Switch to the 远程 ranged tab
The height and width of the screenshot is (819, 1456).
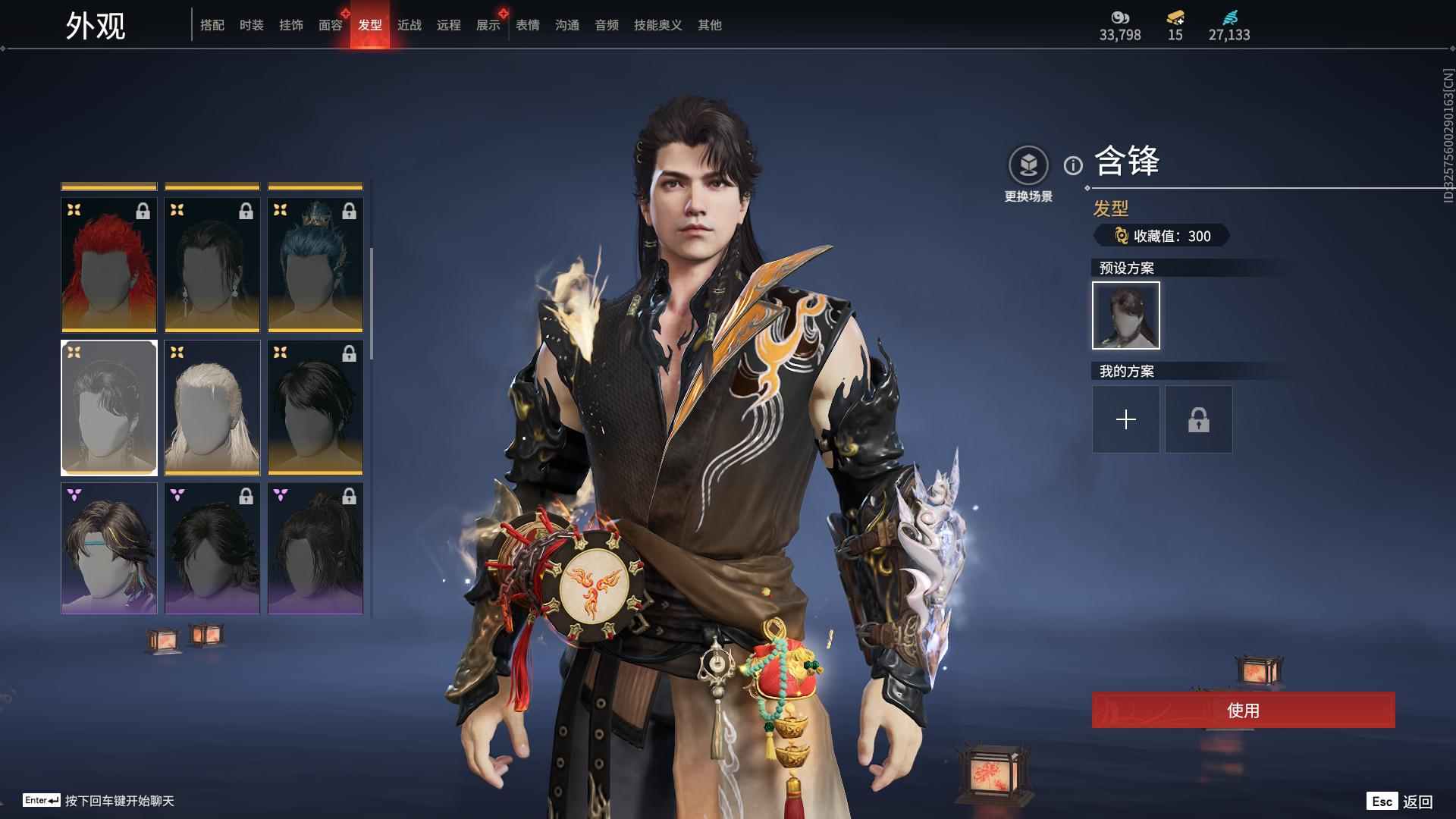(x=449, y=25)
